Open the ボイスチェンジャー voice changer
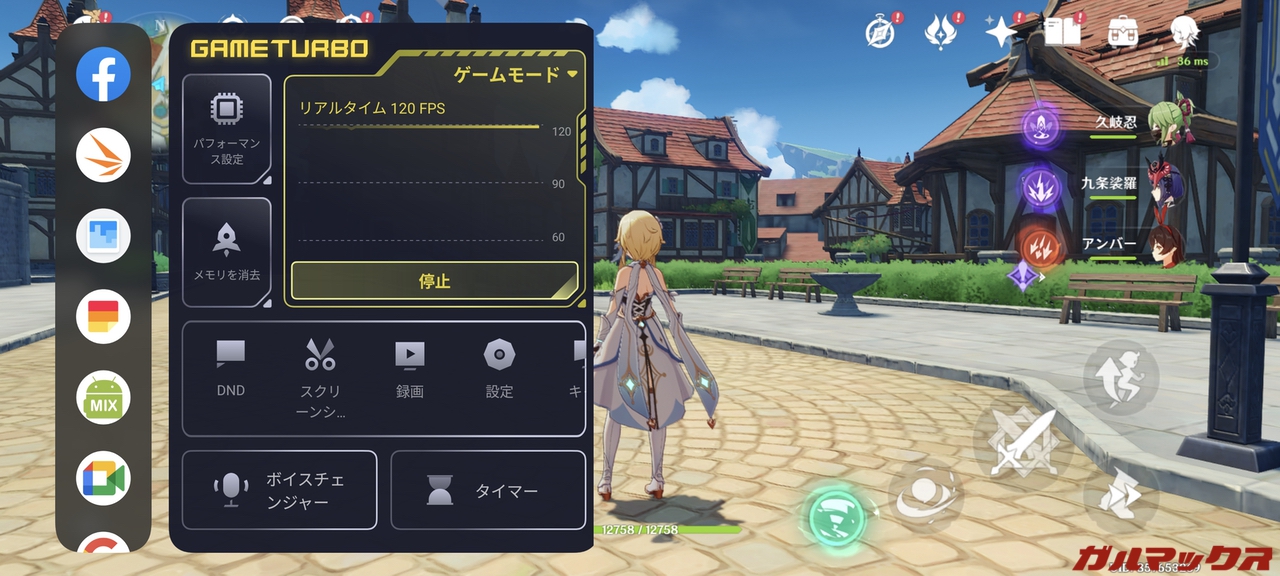This screenshot has width=1280, height=576. click(280, 490)
